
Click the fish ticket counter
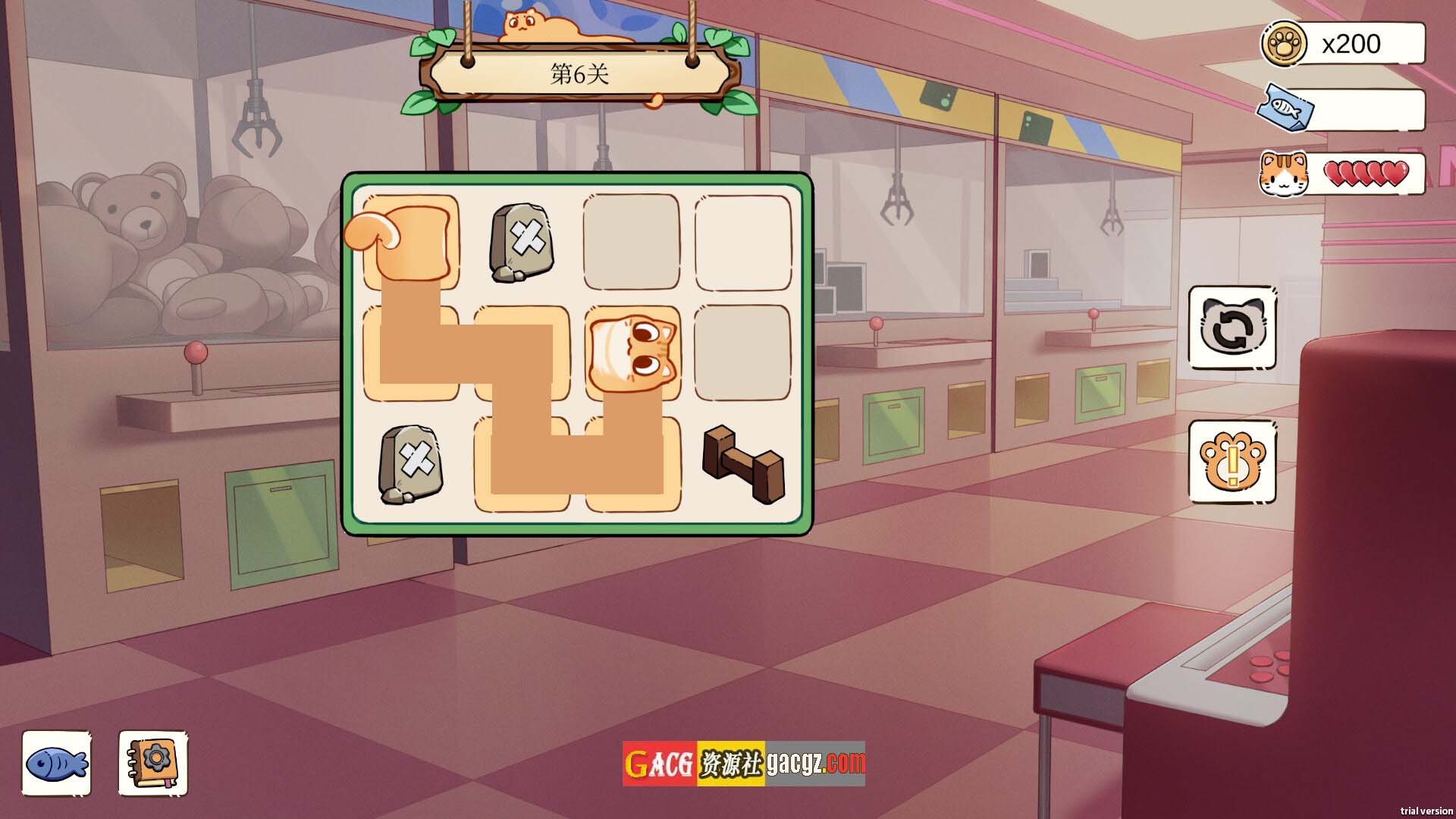click(1343, 110)
